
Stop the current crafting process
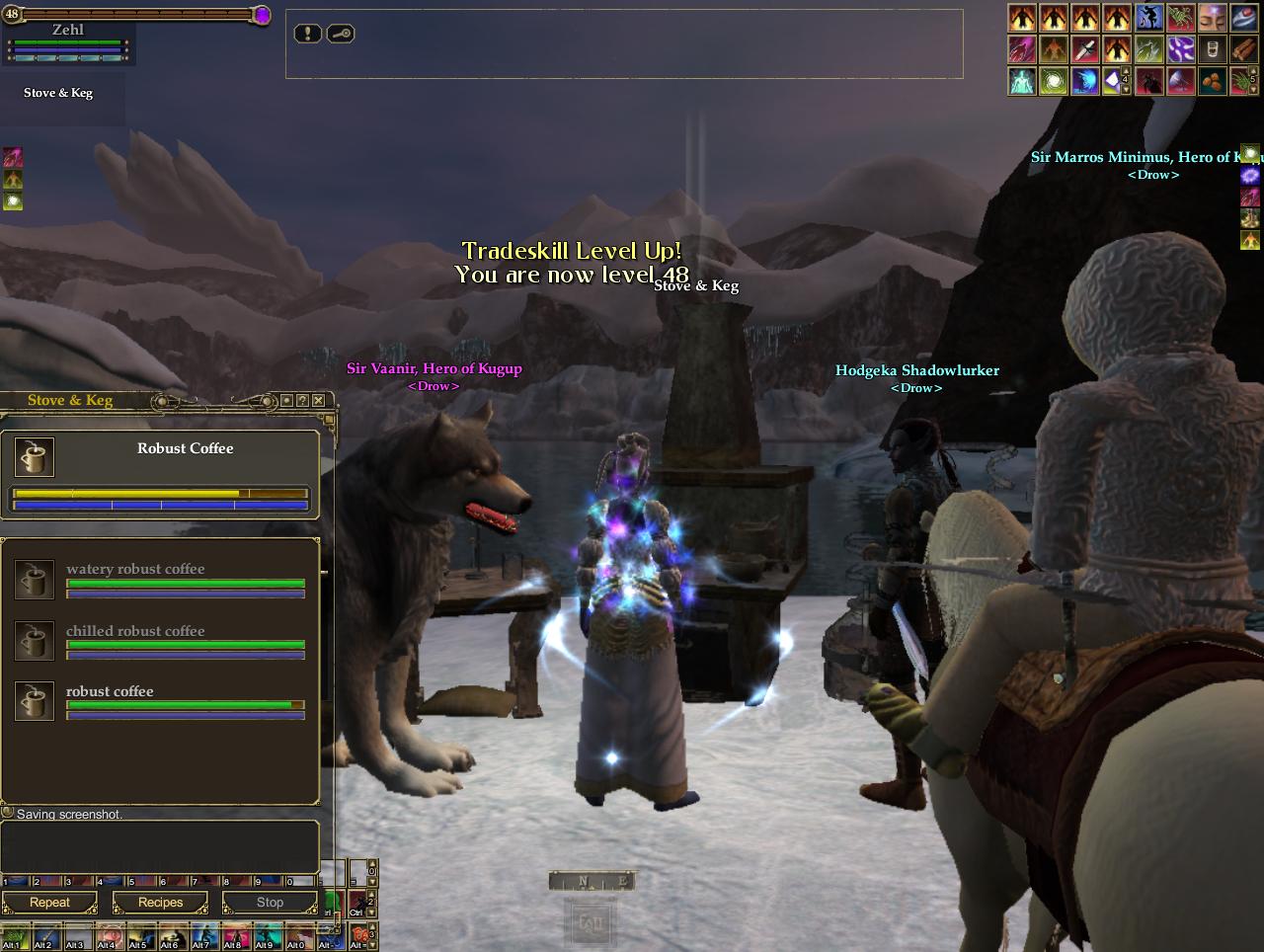coord(270,903)
